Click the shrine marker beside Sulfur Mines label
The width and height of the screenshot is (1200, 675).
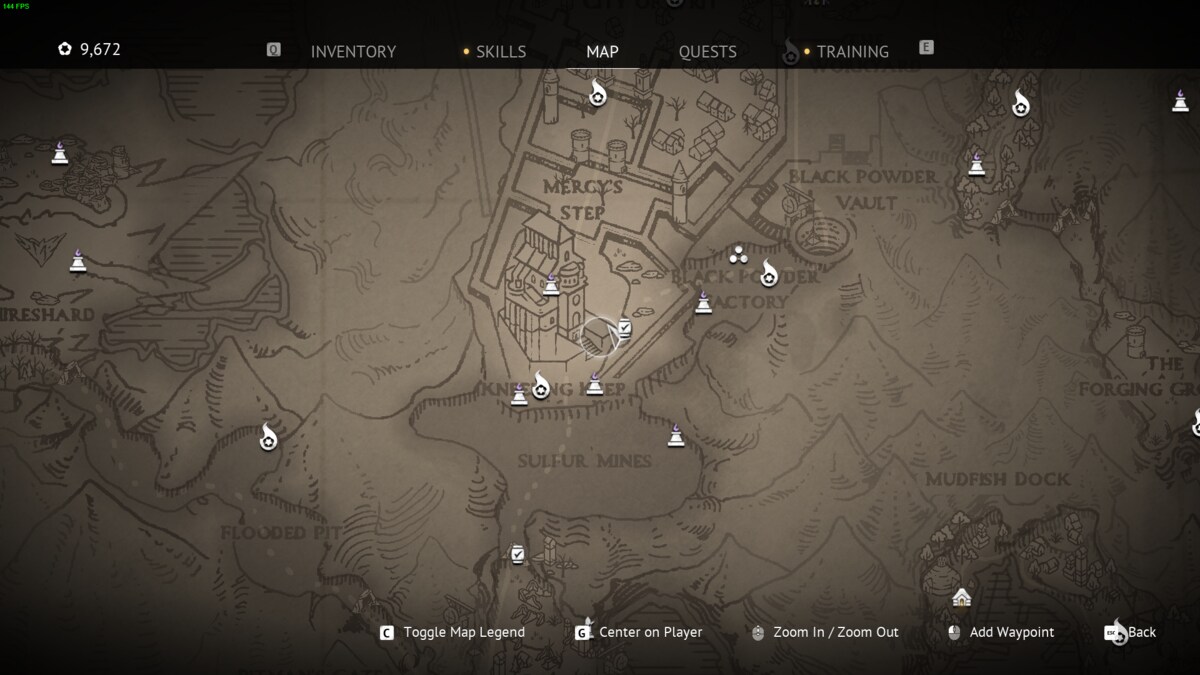coord(676,435)
